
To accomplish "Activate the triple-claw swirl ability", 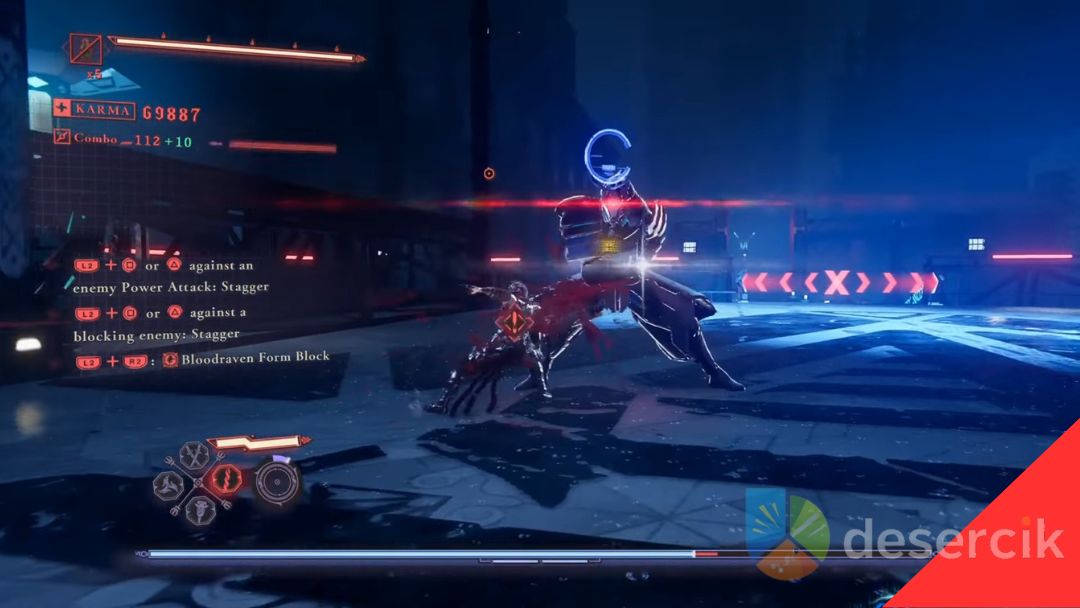I will click(x=170, y=485).
